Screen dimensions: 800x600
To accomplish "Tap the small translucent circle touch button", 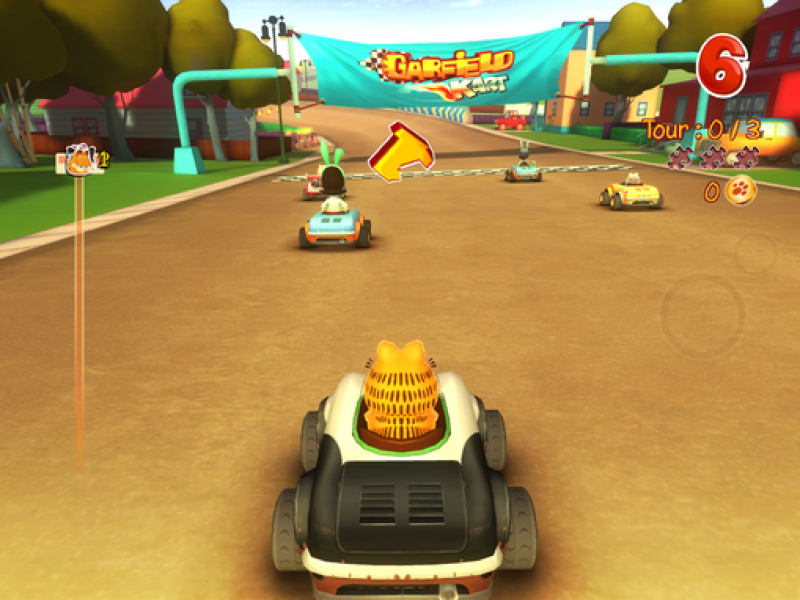I will point(756,253).
